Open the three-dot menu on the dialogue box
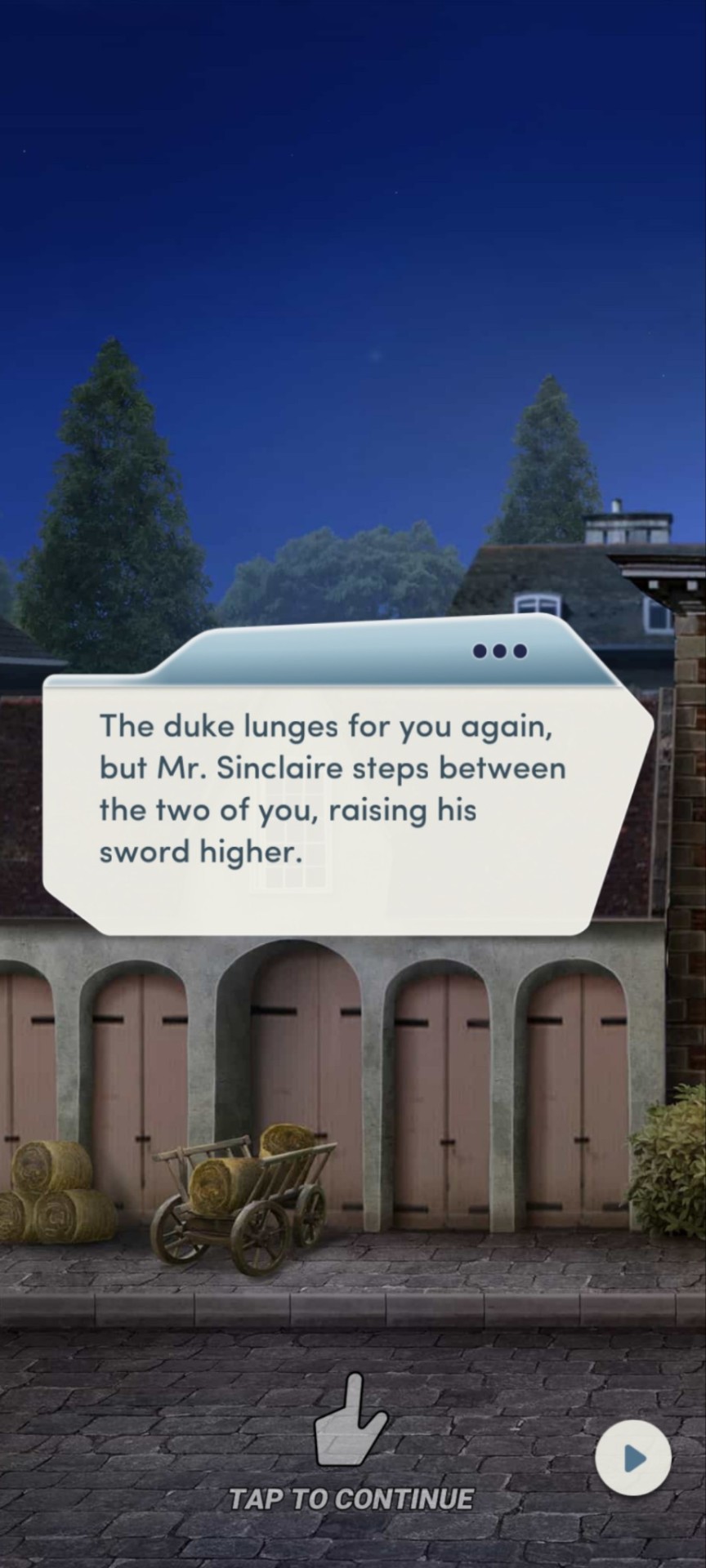The height and width of the screenshot is (1568, 706). tap(500, 651)
